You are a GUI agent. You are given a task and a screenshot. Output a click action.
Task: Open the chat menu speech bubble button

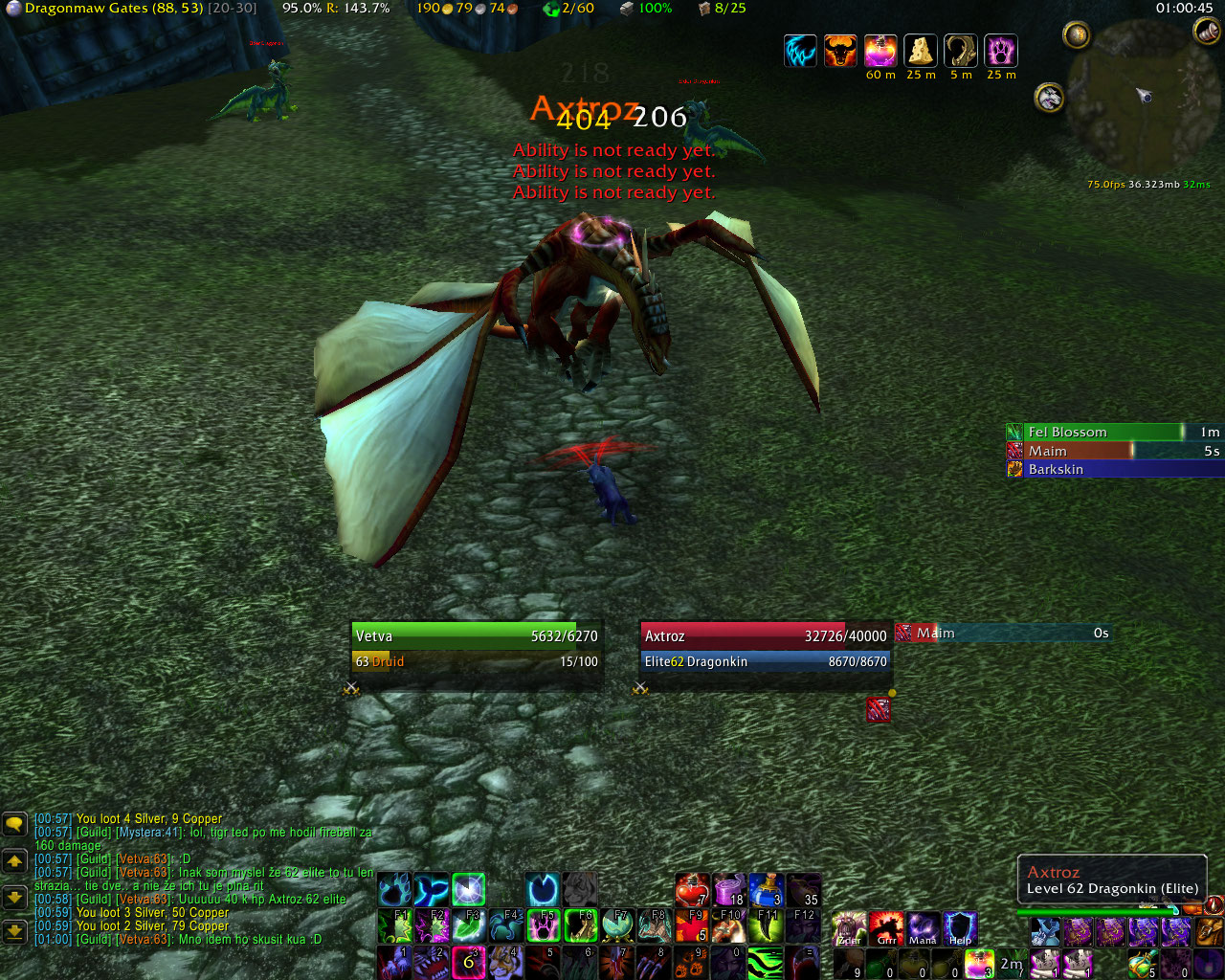[x=14, y=824]
